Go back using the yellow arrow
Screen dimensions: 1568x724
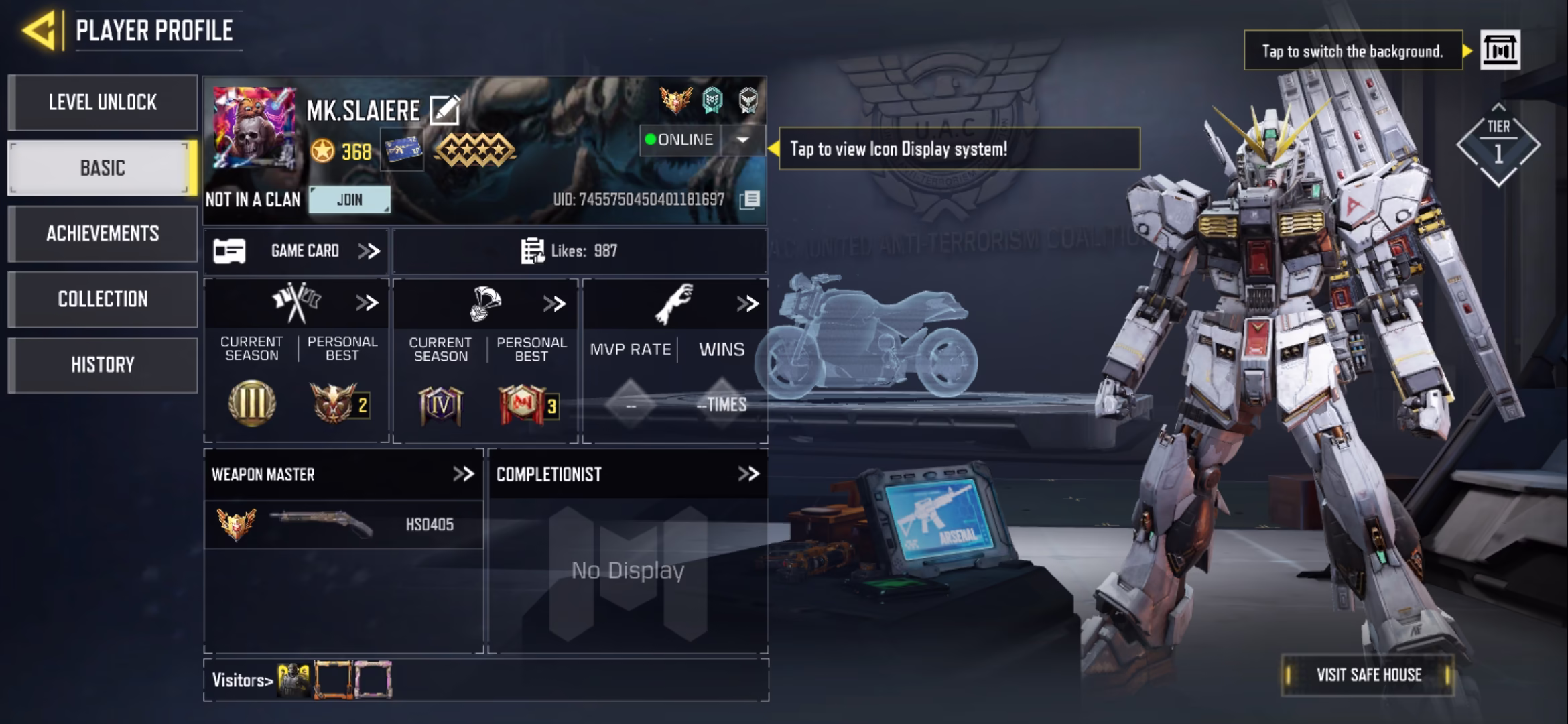[40, 31]
